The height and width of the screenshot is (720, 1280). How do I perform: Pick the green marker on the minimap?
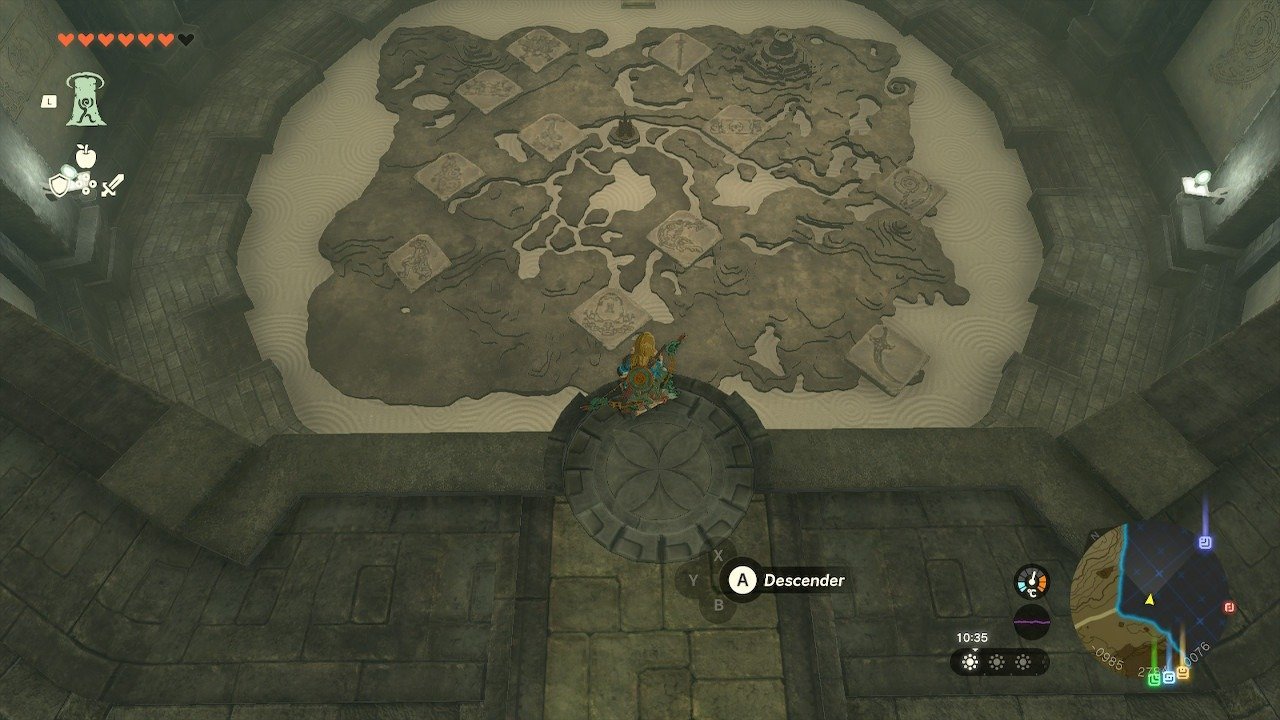click(x=1155, y=679)
